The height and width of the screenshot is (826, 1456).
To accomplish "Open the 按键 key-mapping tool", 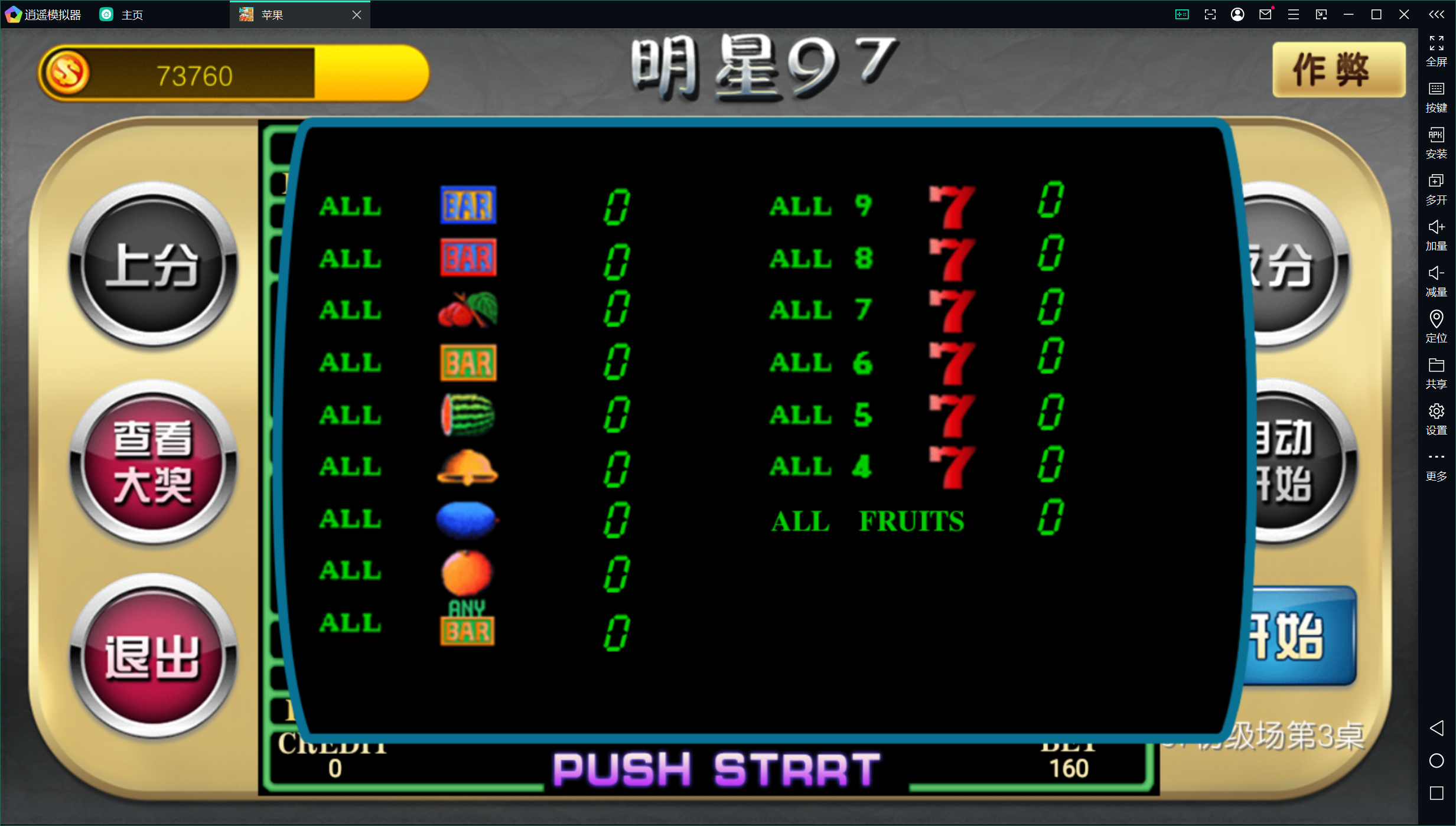I will [x=1437, y=97].
